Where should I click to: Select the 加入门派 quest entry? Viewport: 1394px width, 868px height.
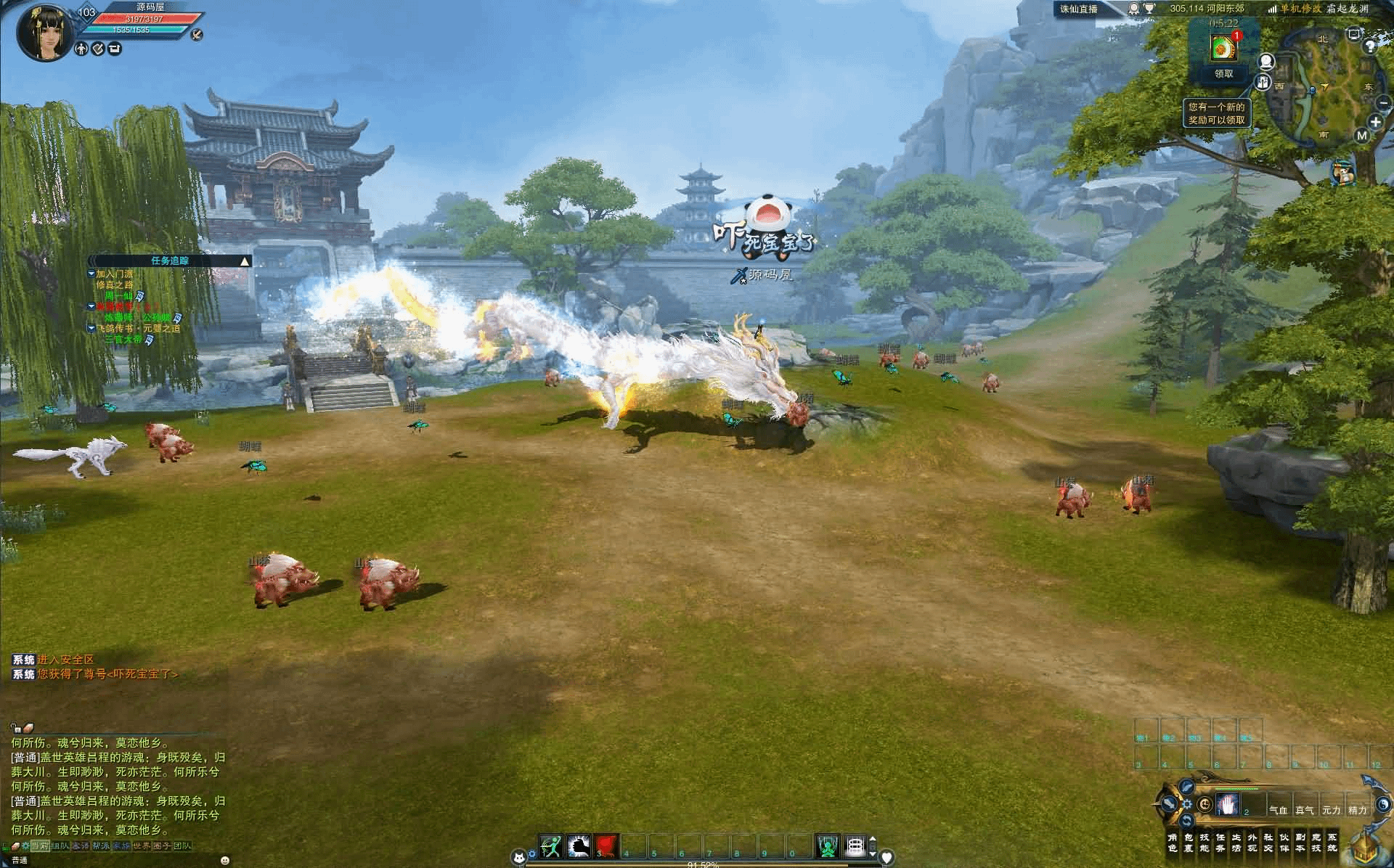[x=115, y=274]
